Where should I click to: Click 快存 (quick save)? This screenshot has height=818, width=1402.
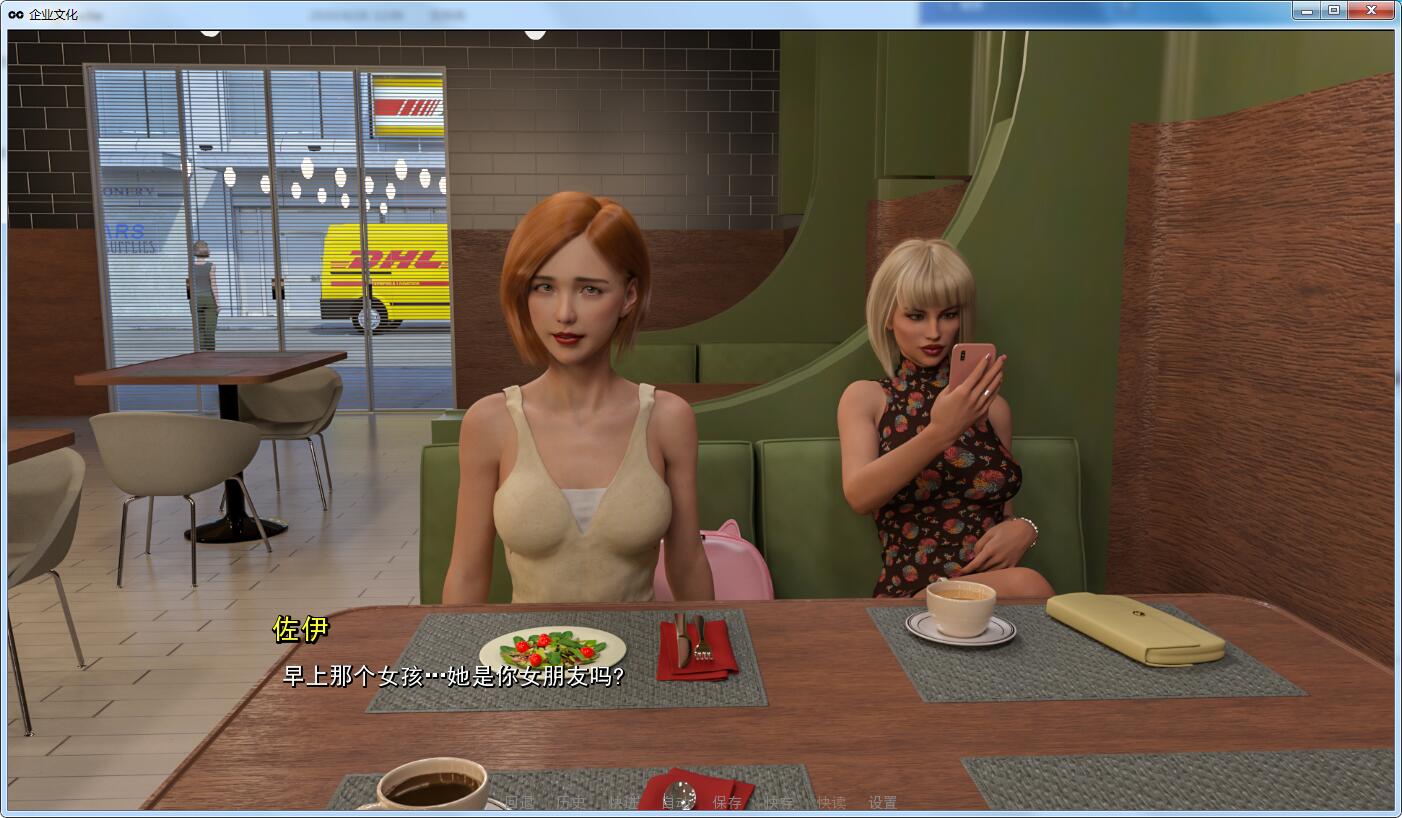pyautogui.click(x=779, y=802)
